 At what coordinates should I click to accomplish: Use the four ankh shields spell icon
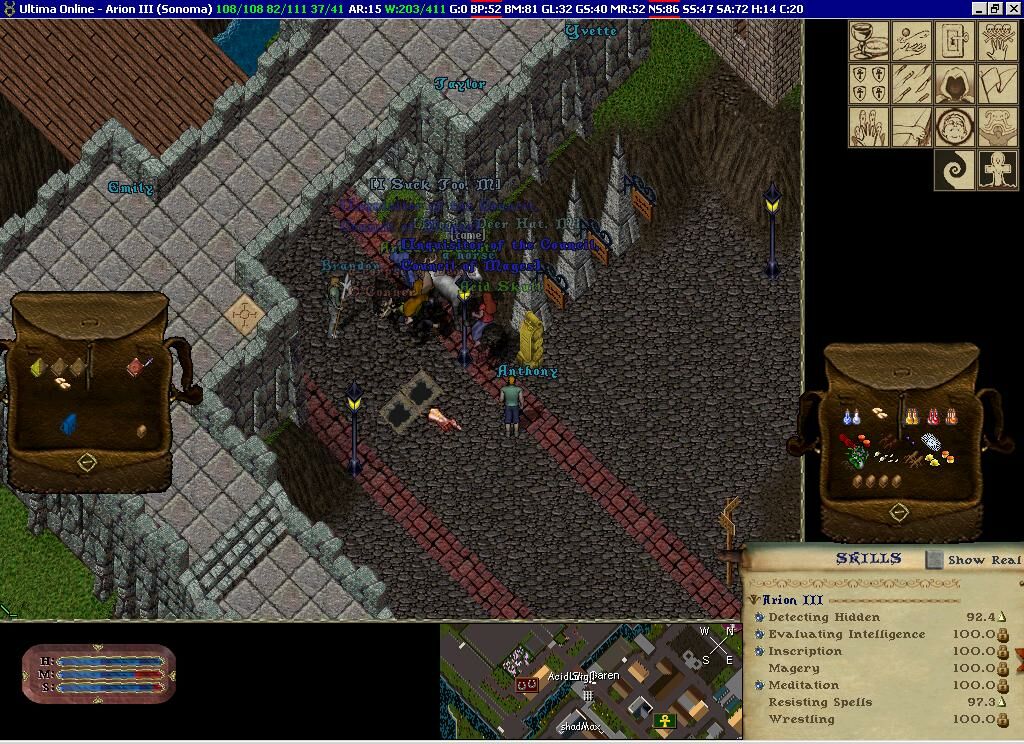tap(868, 84)
